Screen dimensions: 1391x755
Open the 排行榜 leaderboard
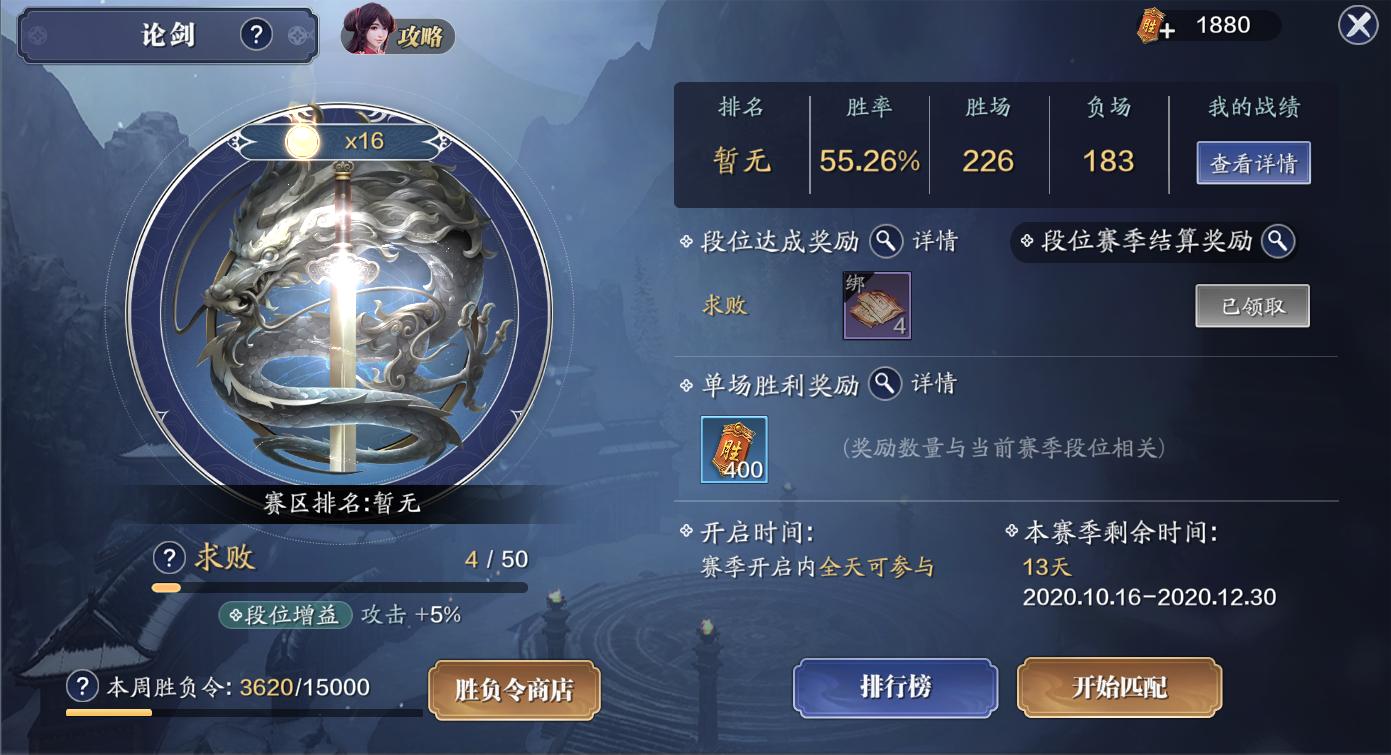[x=894, y=688]
